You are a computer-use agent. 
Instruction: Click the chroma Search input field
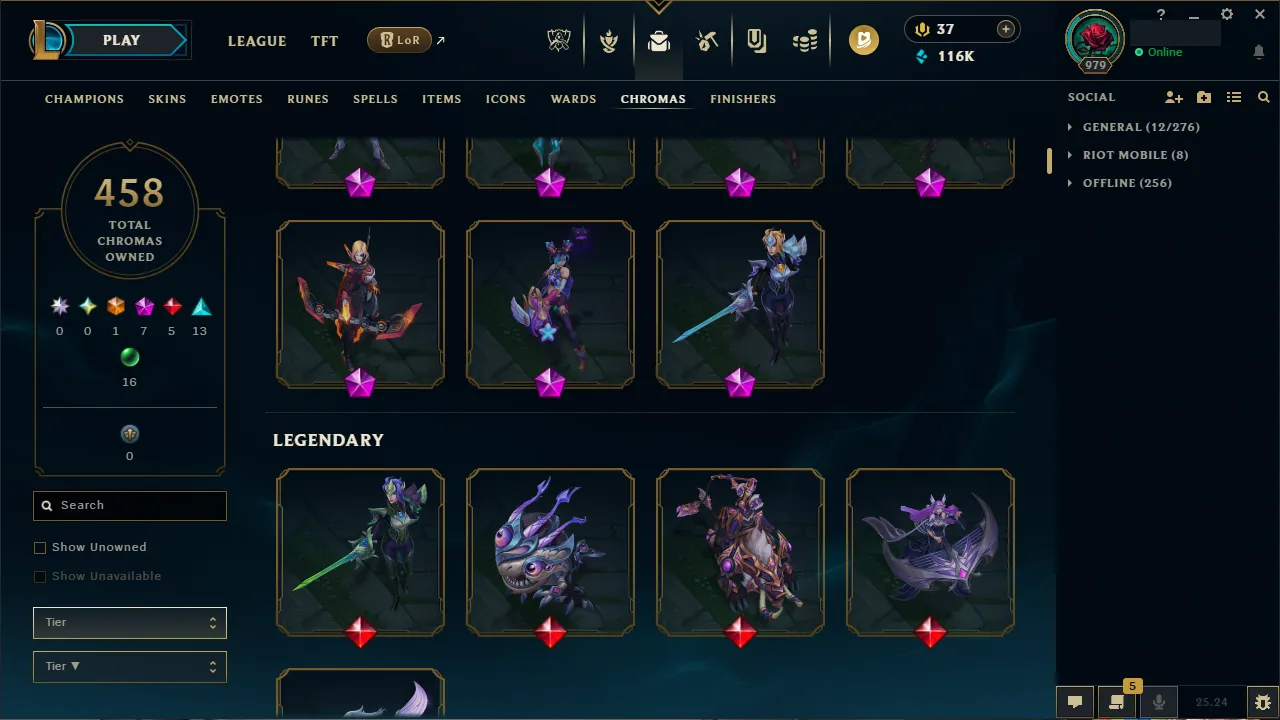pyautogui.click(x=129, y=505)
